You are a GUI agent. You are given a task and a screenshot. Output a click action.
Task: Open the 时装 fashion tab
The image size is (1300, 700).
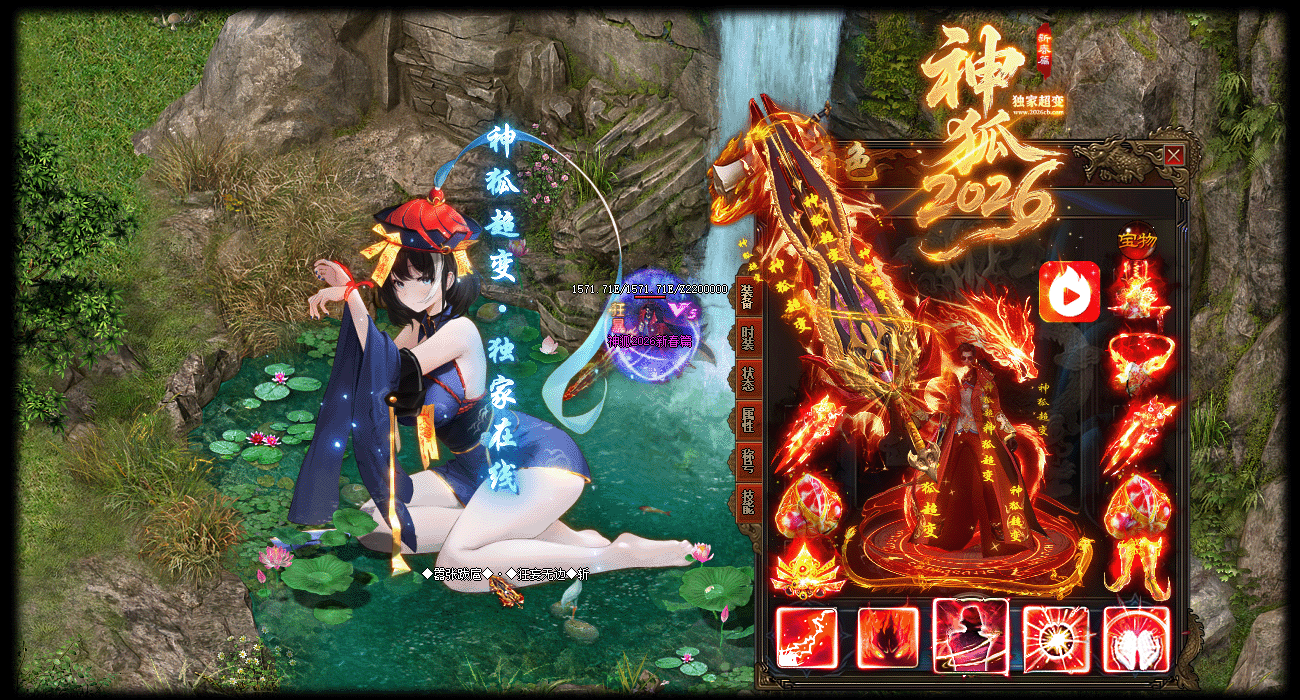tap(747, 338)
